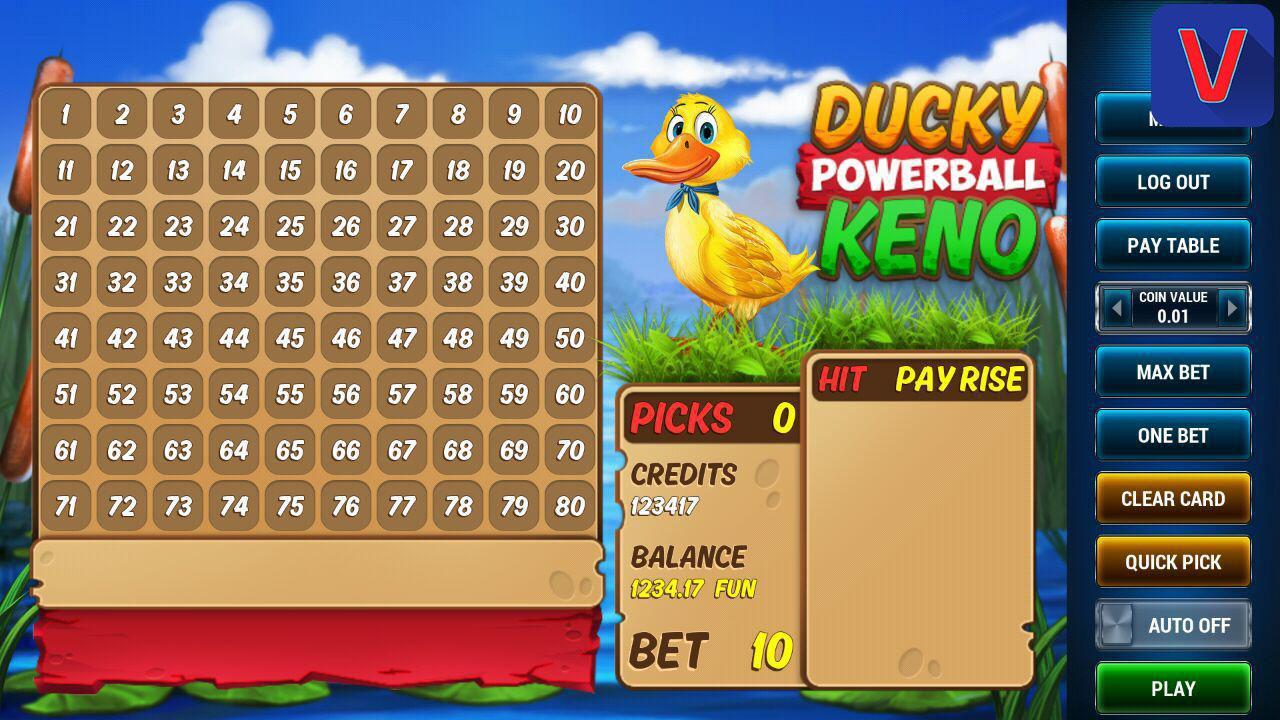Select number 1 on the keno card
Viewport: 1280px width, 720px height.
click(x=66, y=115)
